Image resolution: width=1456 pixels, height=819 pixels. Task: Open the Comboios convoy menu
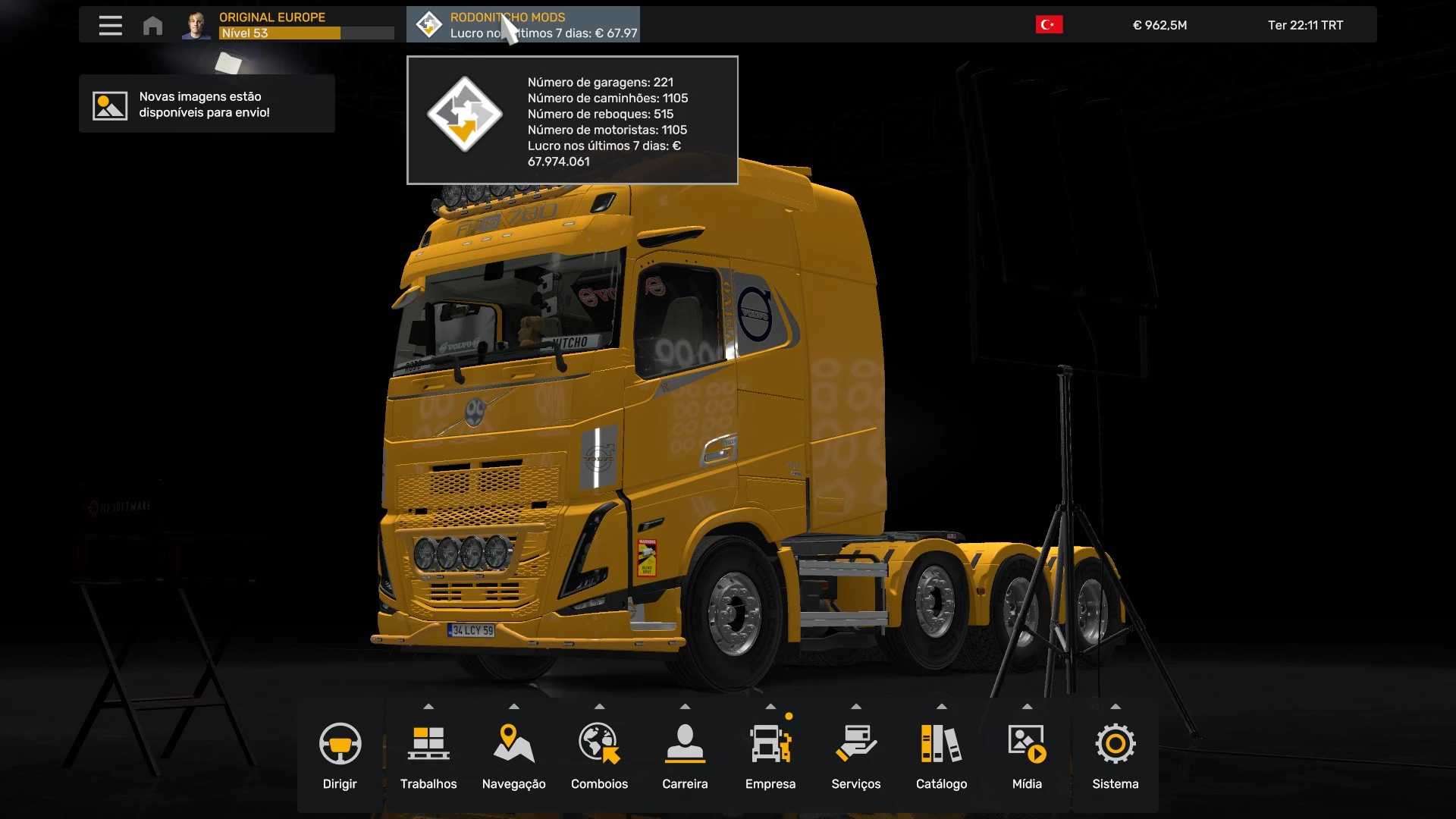point(599,755)
